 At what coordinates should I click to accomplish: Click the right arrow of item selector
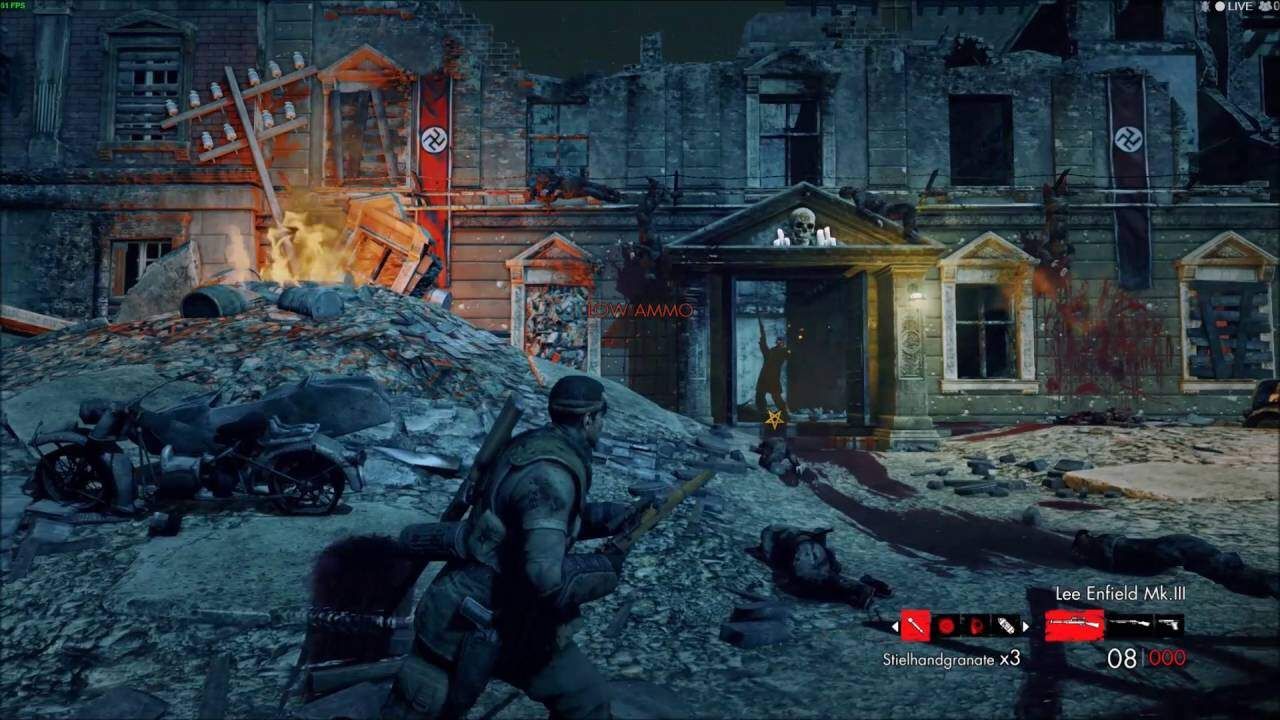[x=1025, y=626]
